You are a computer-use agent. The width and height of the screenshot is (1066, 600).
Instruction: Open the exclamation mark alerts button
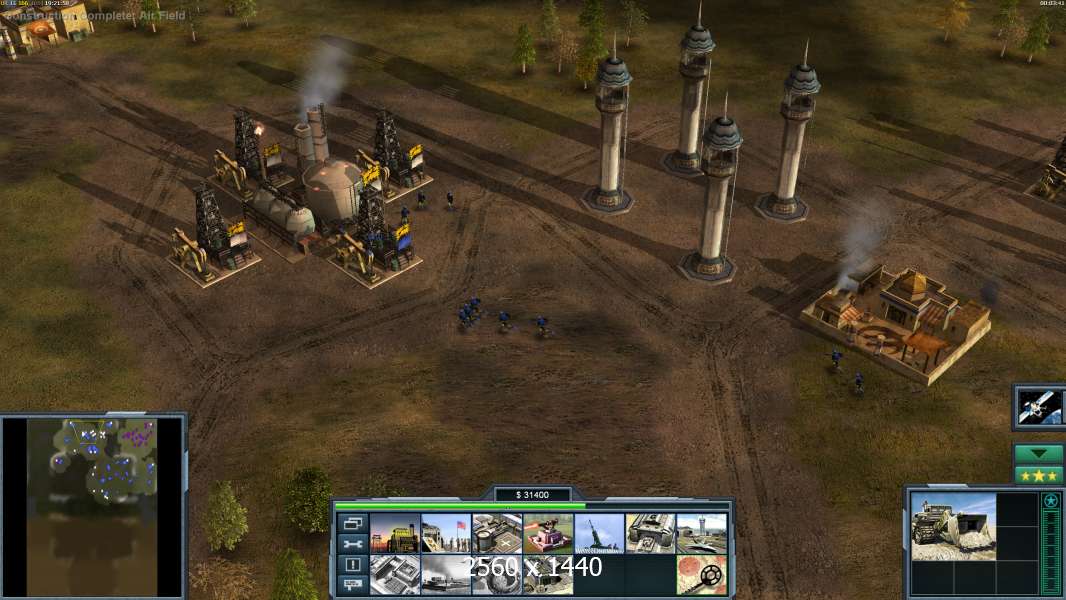click(x=352, y=565)
